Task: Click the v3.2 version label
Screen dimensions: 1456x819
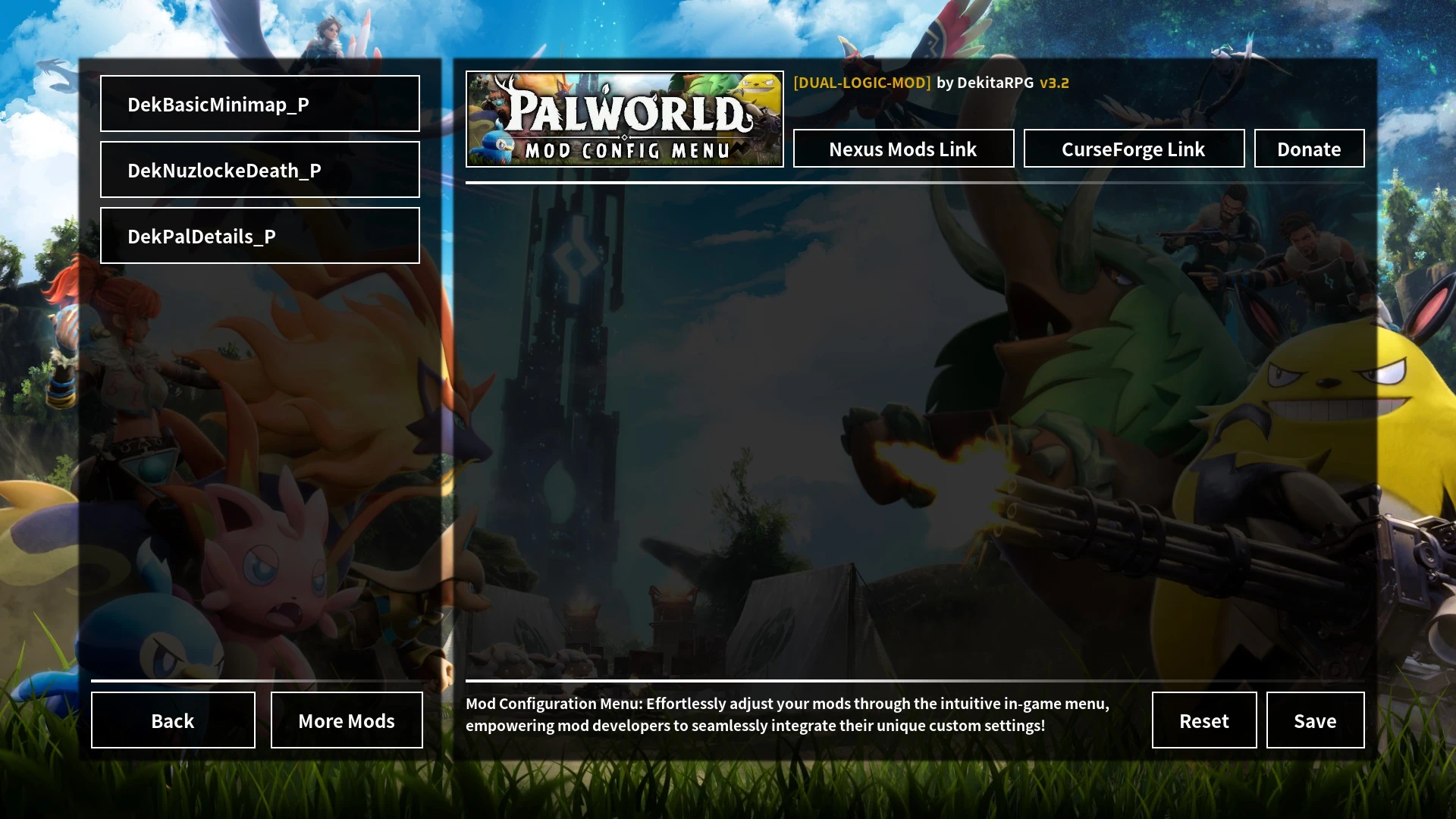Action: [1055, 83]
